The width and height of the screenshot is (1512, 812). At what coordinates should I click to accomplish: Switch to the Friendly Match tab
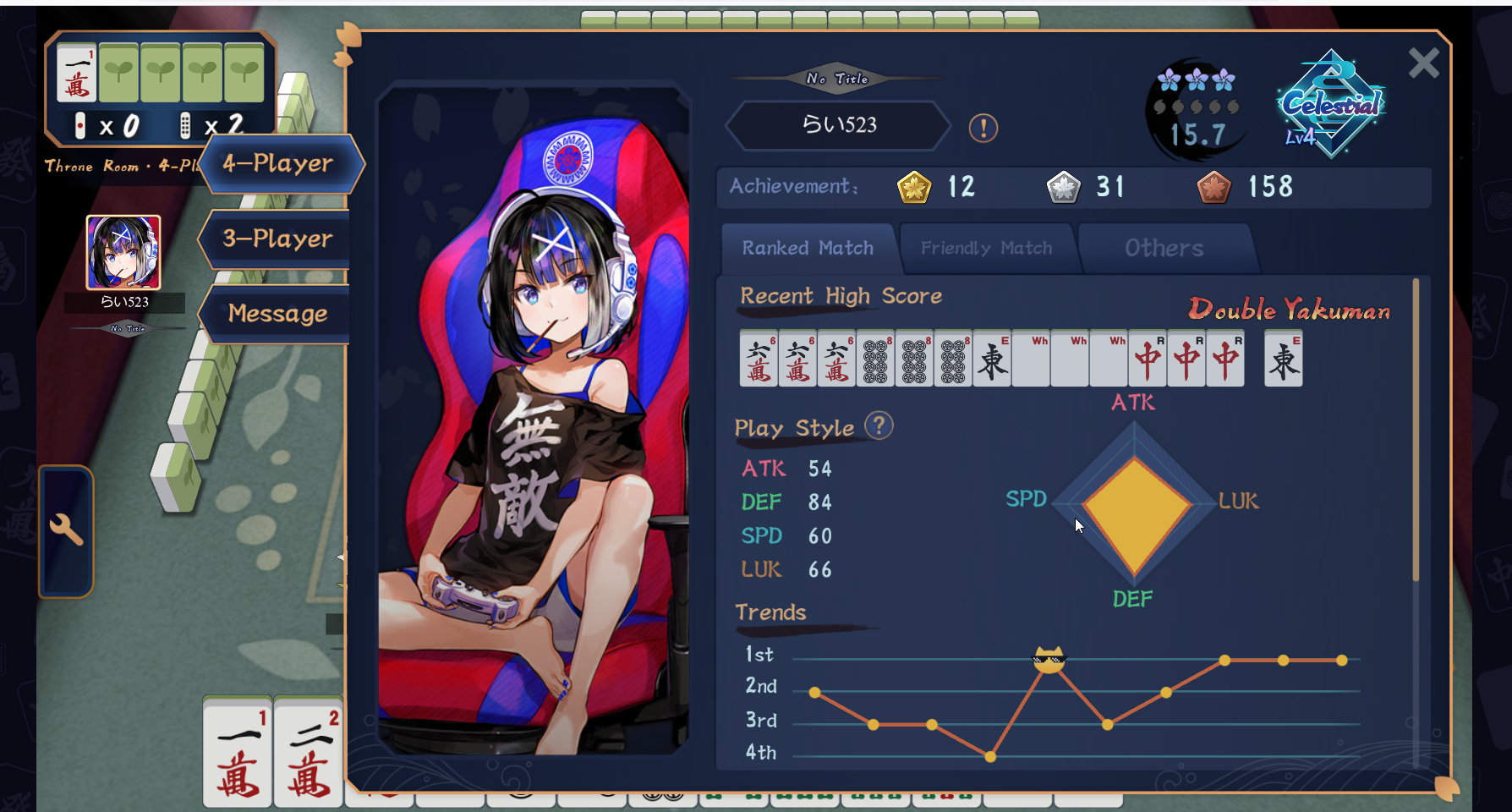pyautogui.click(x=986, y=249)
